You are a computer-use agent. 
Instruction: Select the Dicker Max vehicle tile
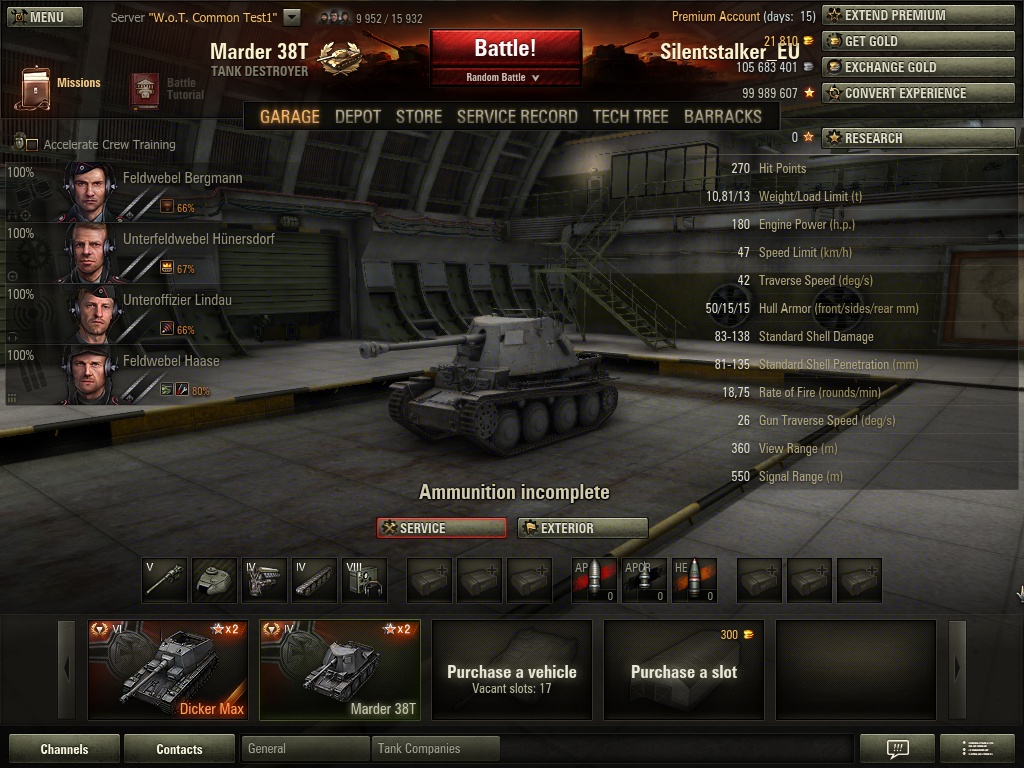(x=168, y=669)
